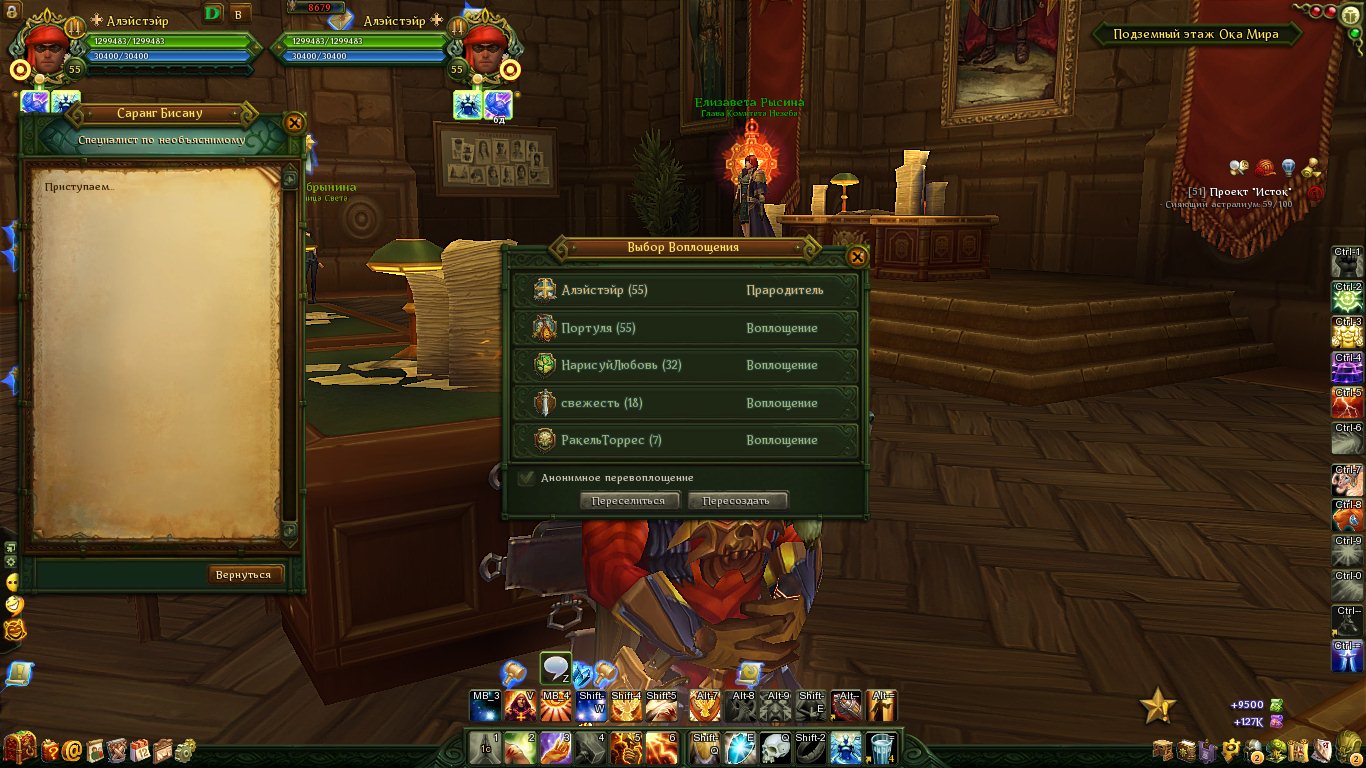Open the speech bubble chat icon
Screen dimensions: 1366x768
point(555,668)
